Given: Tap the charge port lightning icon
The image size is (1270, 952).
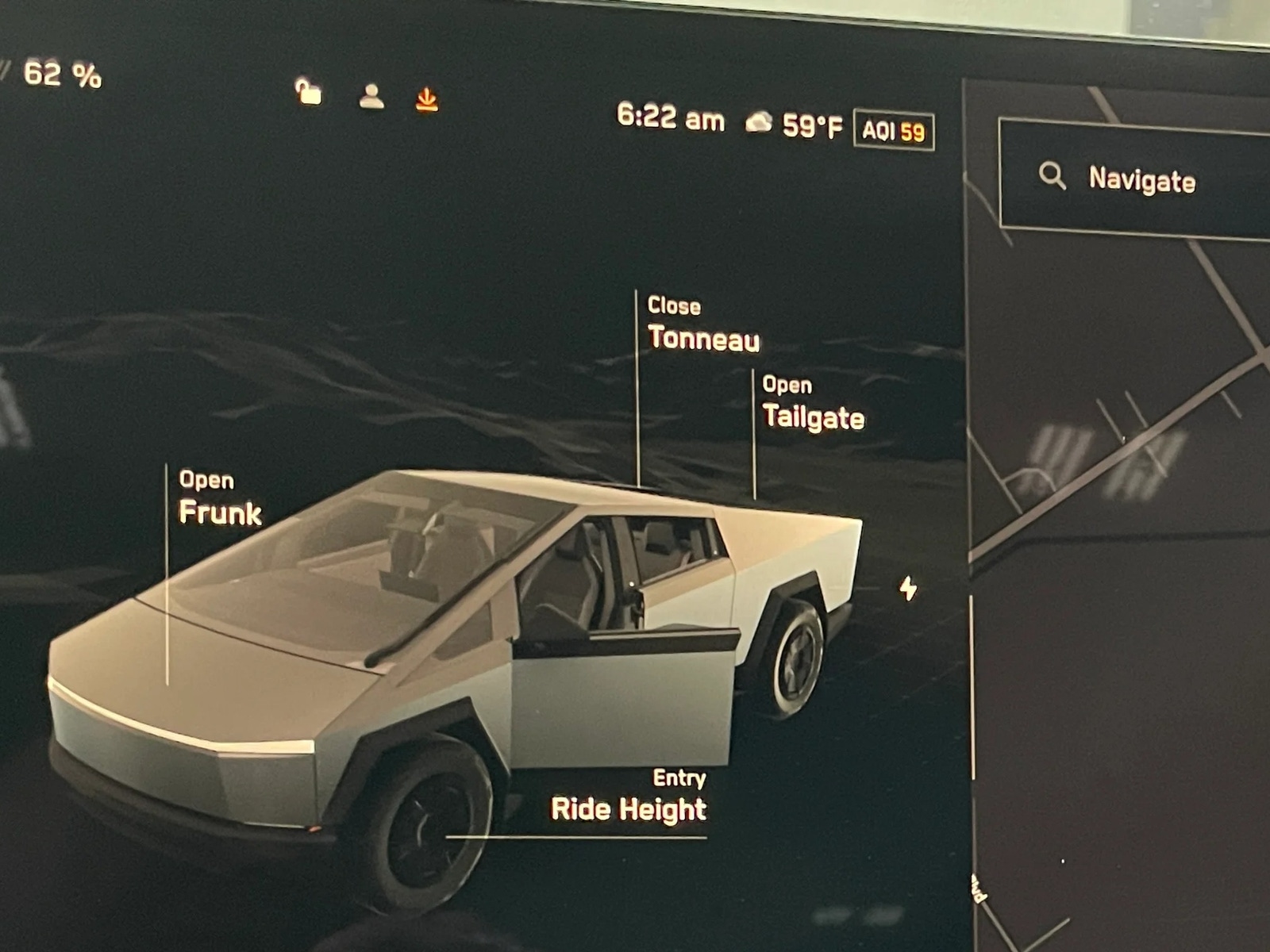Looking at the screenshot, I should (x=907, y=589).
